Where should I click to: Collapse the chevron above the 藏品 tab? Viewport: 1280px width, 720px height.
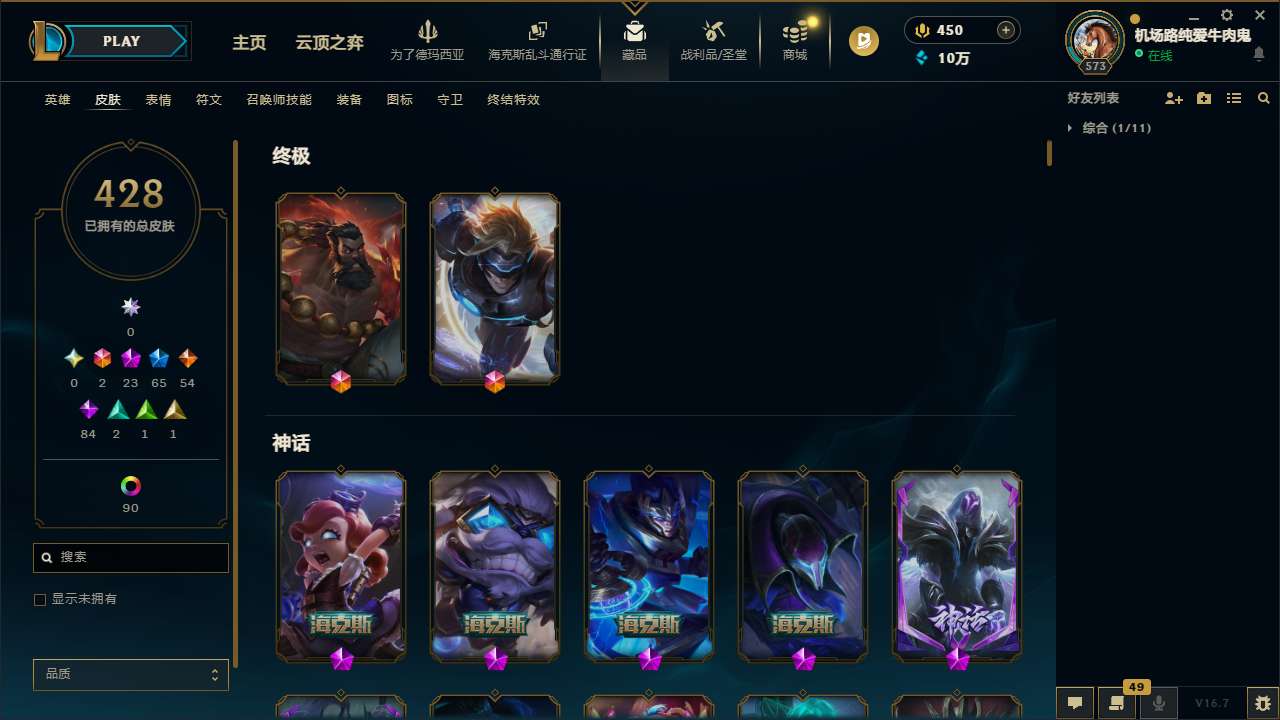click(x=634, y=6)
